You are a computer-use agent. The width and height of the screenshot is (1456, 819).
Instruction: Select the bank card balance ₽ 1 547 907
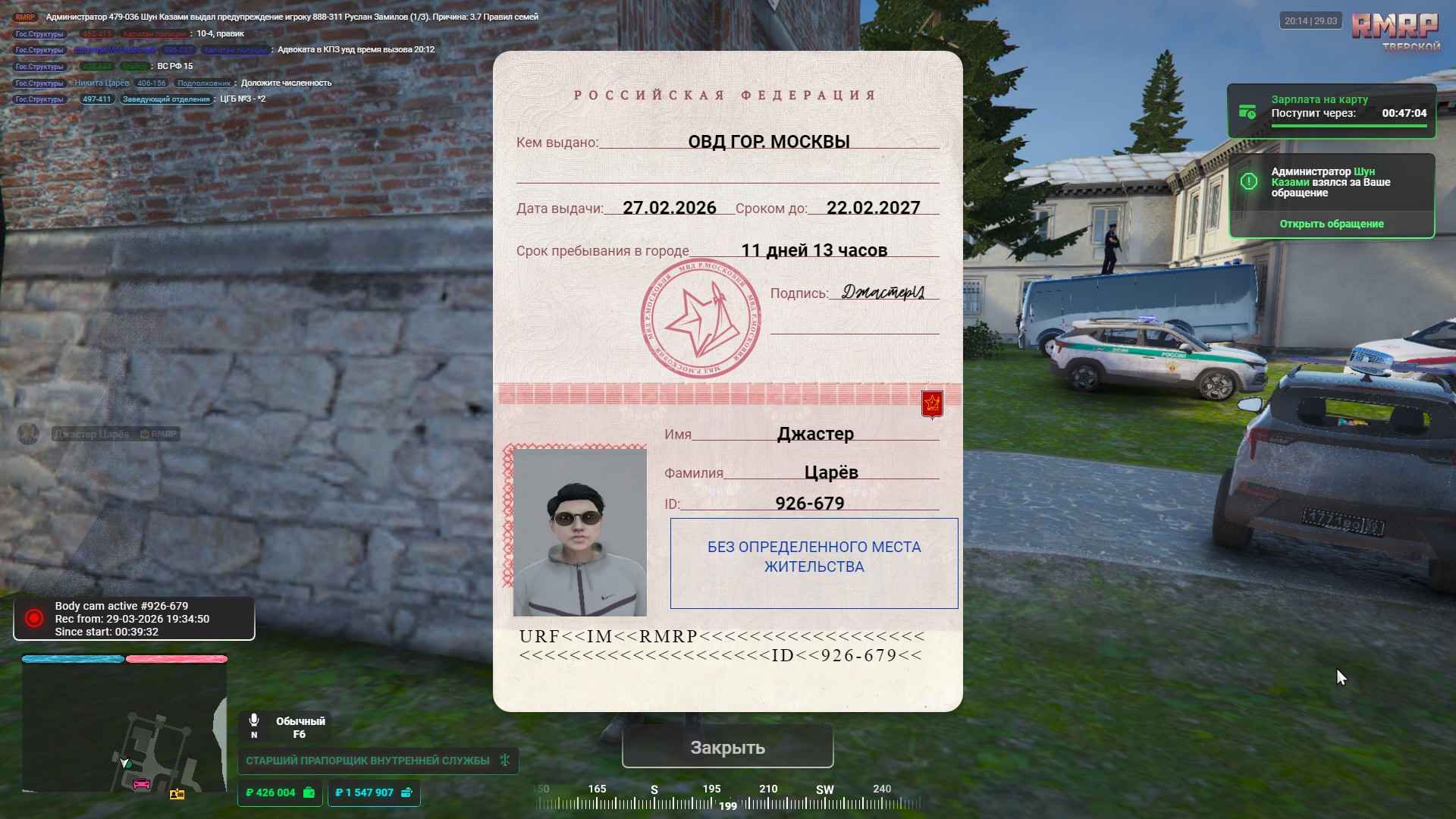point(373,792)
